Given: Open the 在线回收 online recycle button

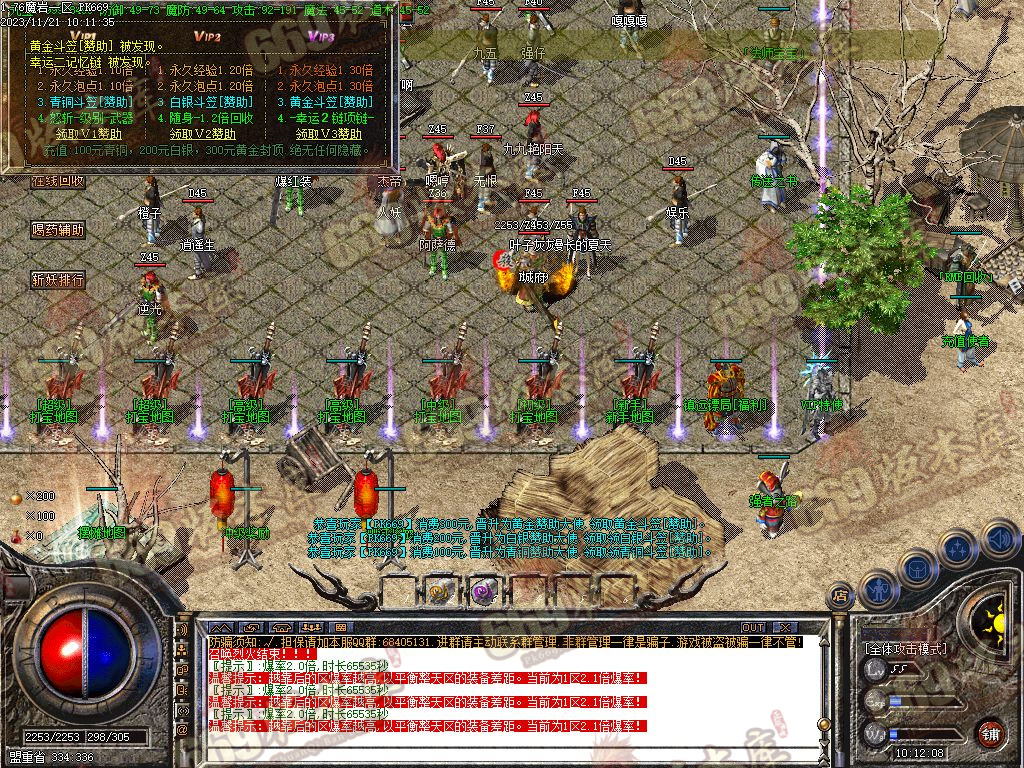Looking at the screenshot, I should (57, 182).
